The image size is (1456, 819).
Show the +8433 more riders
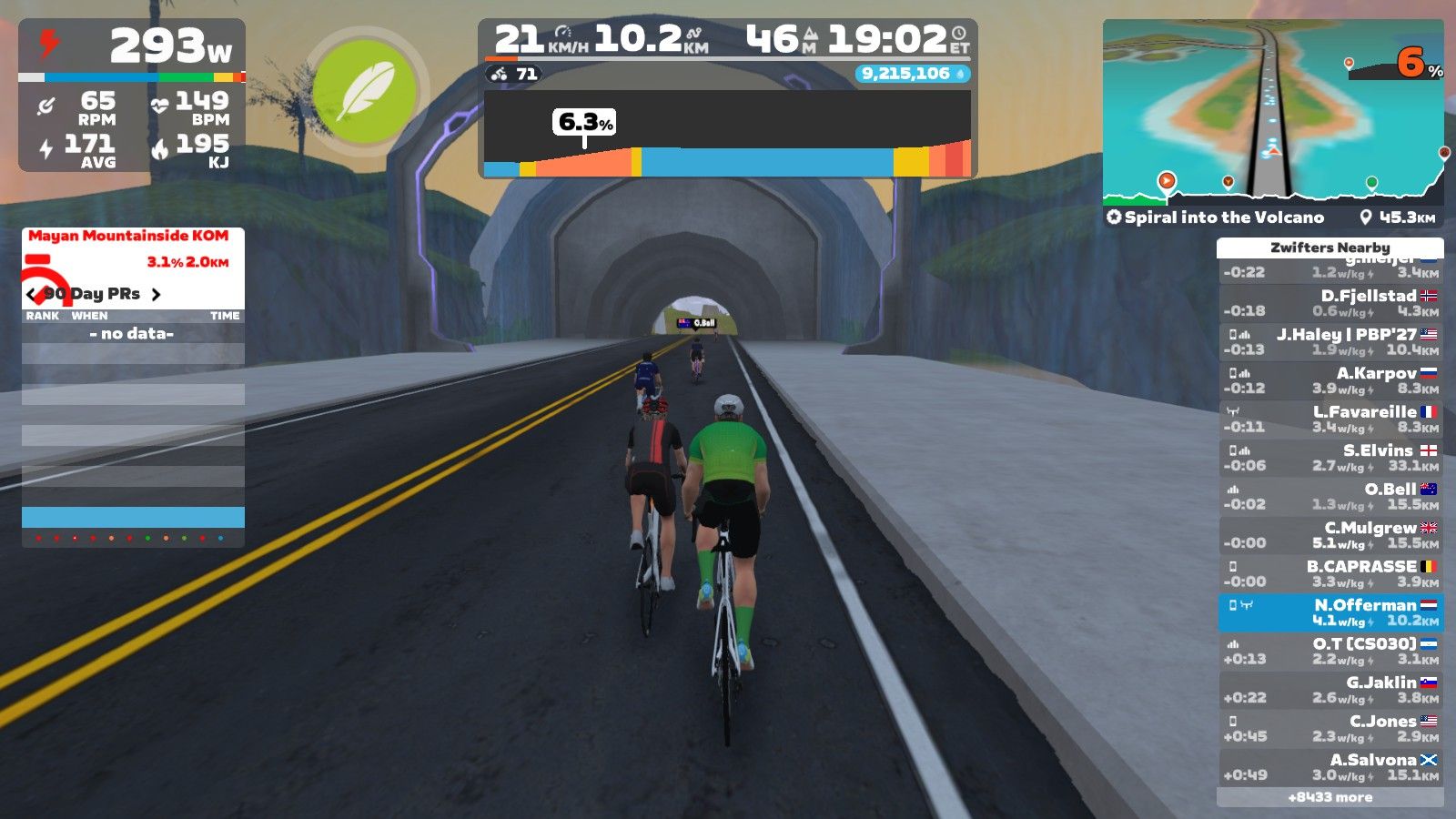click(x=1330, y=797)
